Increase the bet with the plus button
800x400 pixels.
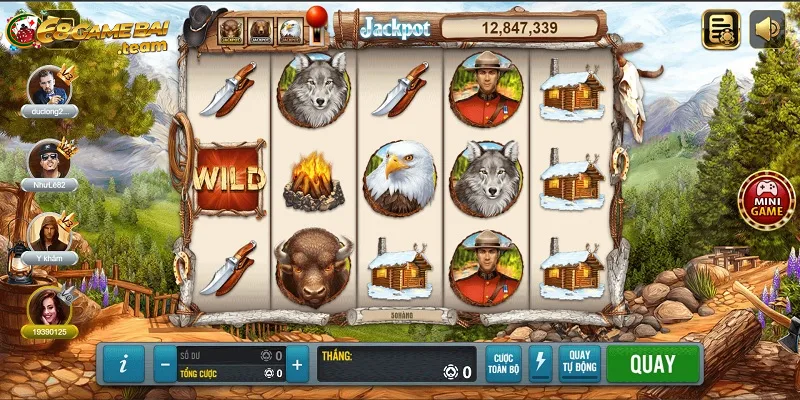[x=296, y=365]
